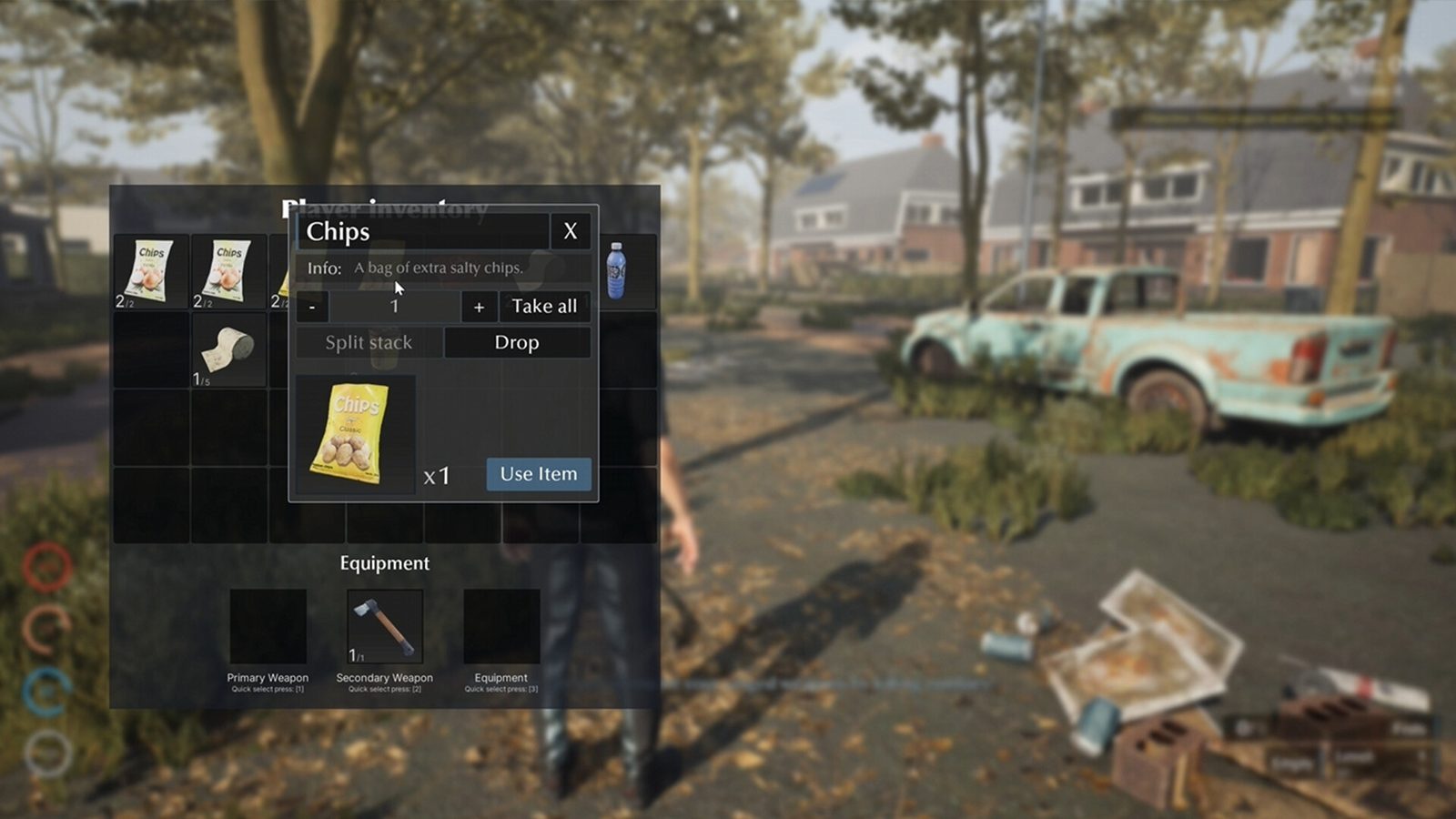The image size is (1456, 819).
Task: Select the bandage roll inventory slot
Action: 227,350
